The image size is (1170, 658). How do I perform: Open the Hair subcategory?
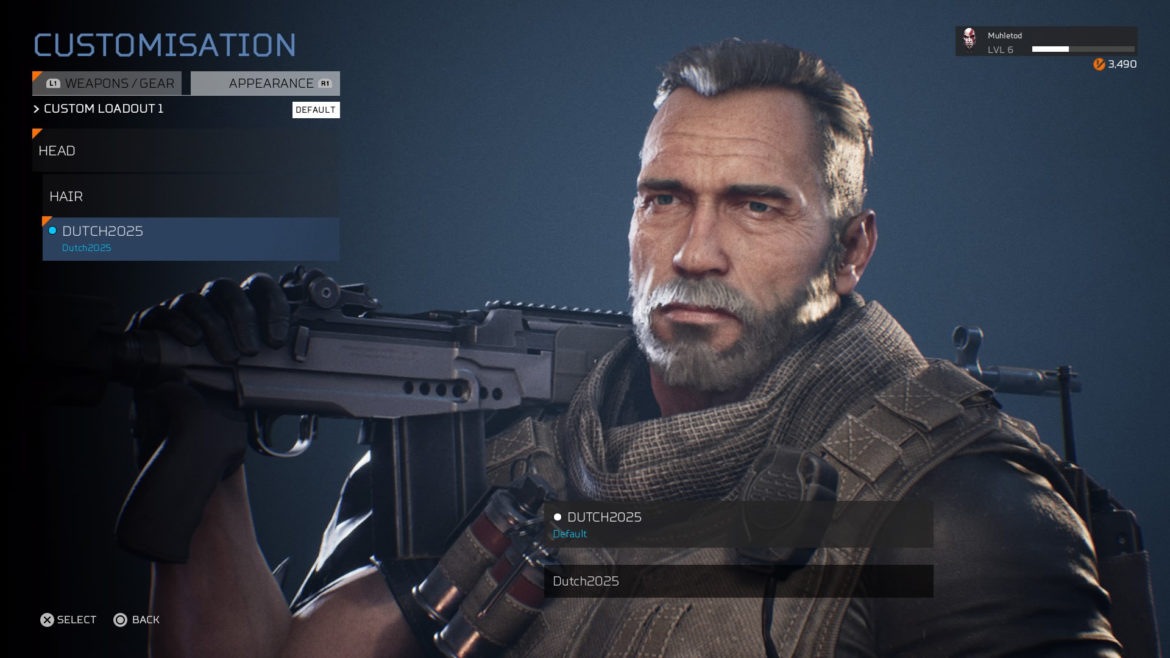[190, 197]
